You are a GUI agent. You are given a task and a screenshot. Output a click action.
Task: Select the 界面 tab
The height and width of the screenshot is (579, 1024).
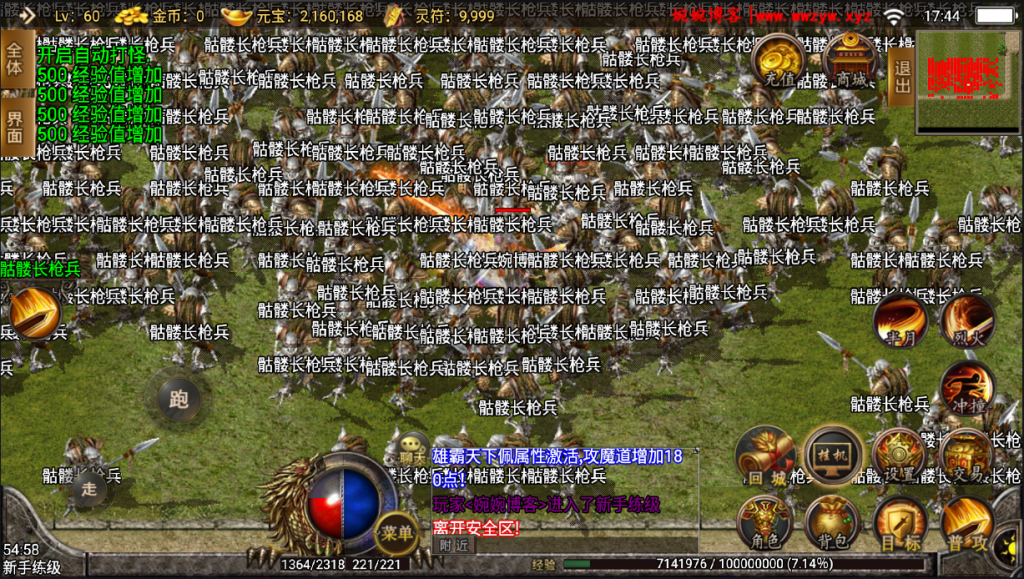pyautogui.click(x=15, y=127)
